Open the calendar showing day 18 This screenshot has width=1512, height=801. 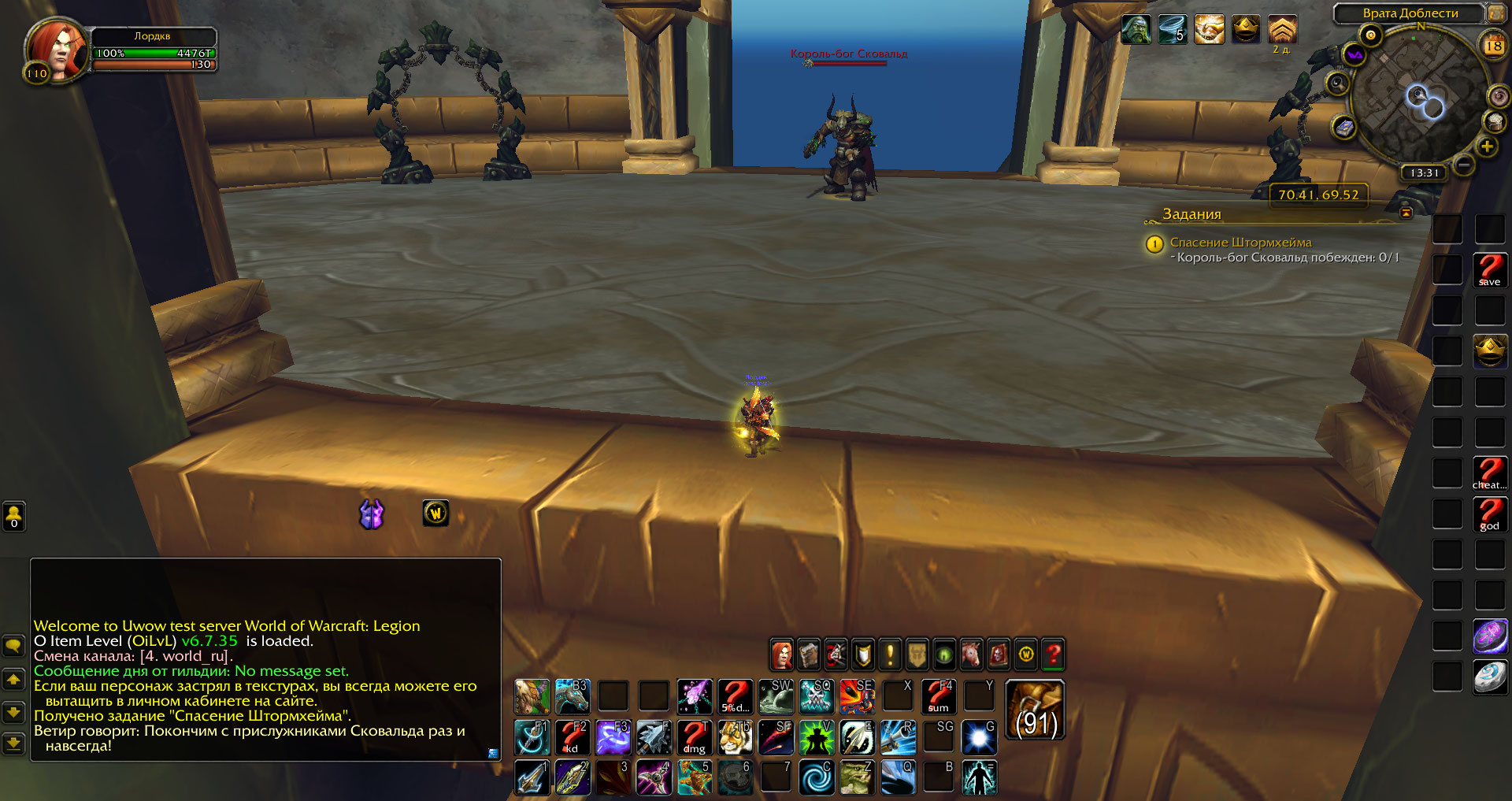(x=1493, y=46)
